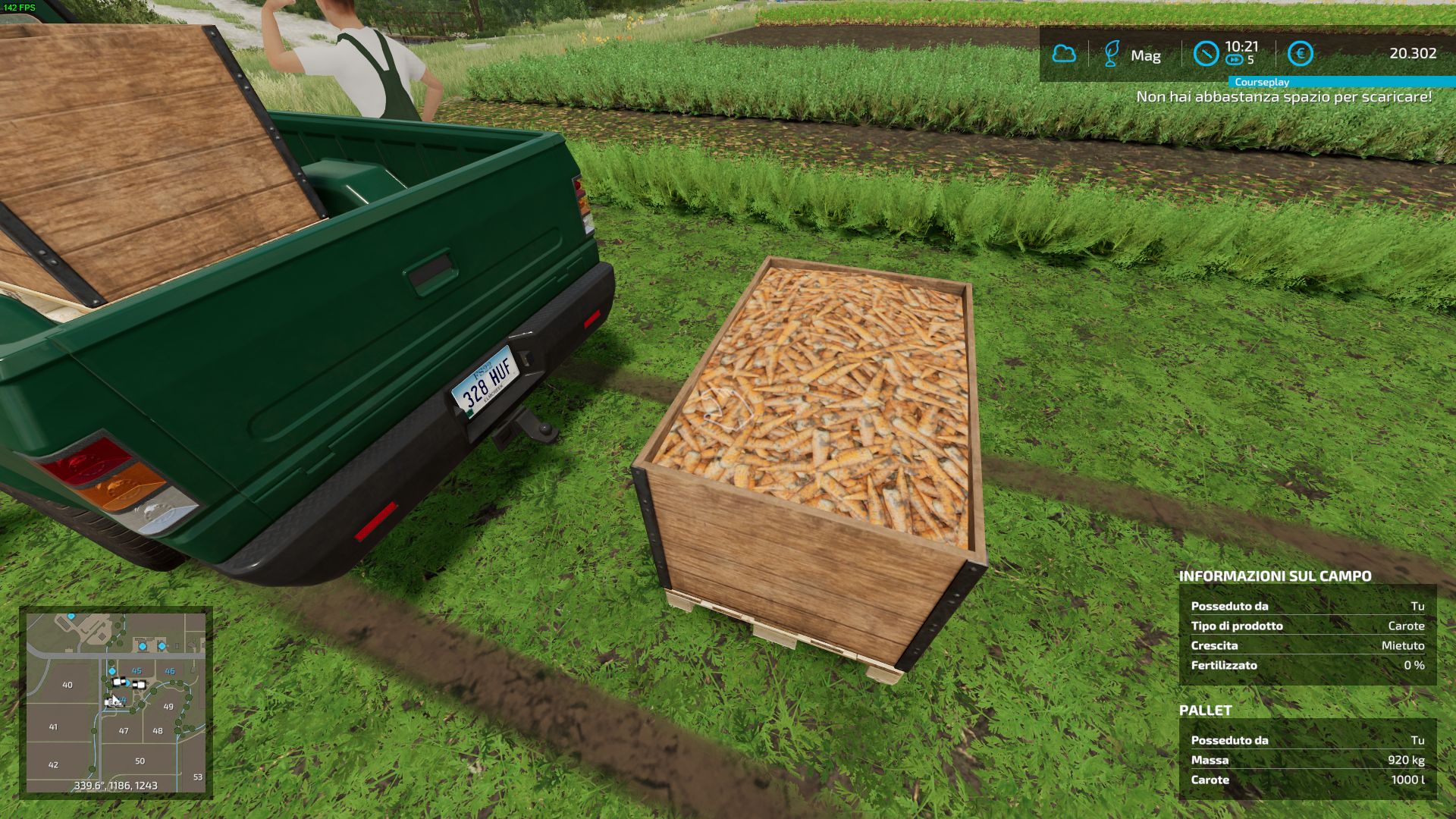This screenshot has height=819, width=1456.
Task: Click the Mag month label
Action: click(1147, 55)
